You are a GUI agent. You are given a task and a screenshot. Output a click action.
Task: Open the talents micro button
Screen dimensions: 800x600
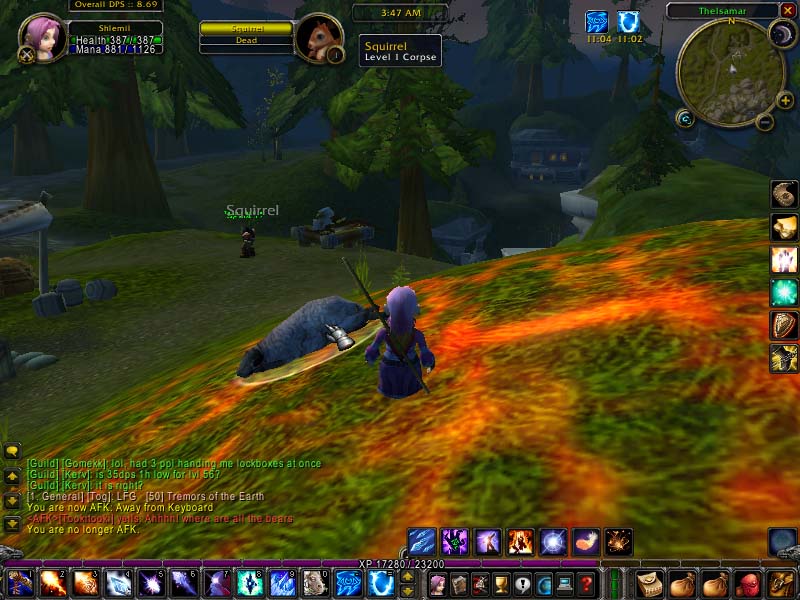pyautogui.click(x=480, y=584)
